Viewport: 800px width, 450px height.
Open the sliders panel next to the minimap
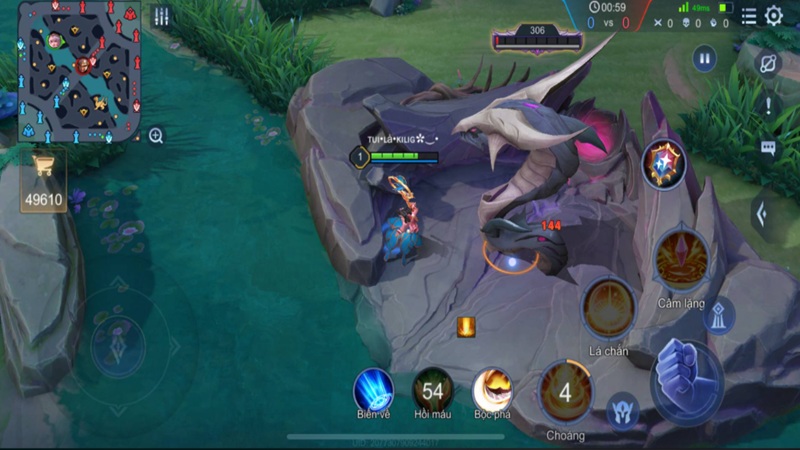click(161, 16)
